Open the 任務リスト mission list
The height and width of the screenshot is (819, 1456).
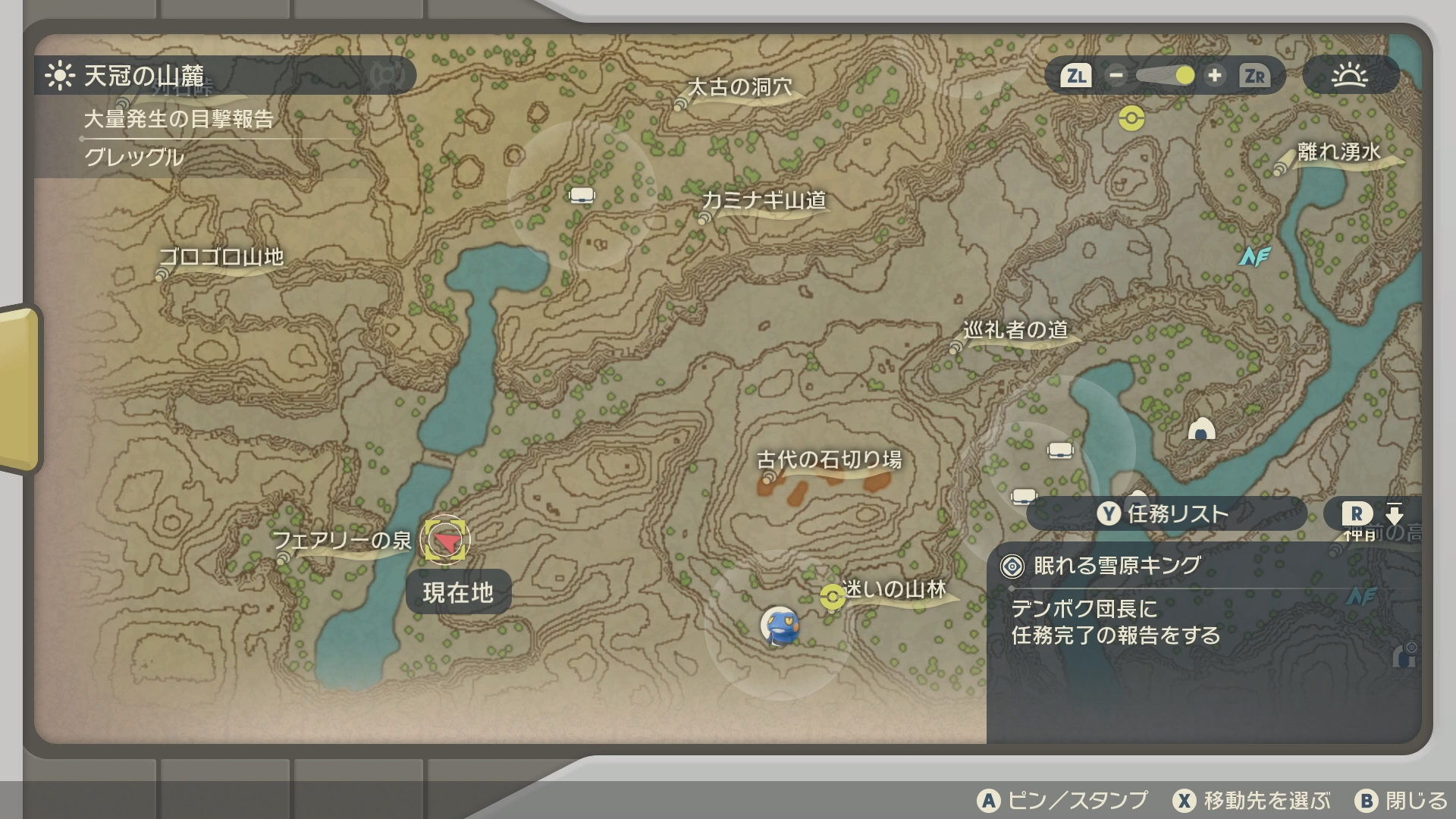tap(1165, 514)
